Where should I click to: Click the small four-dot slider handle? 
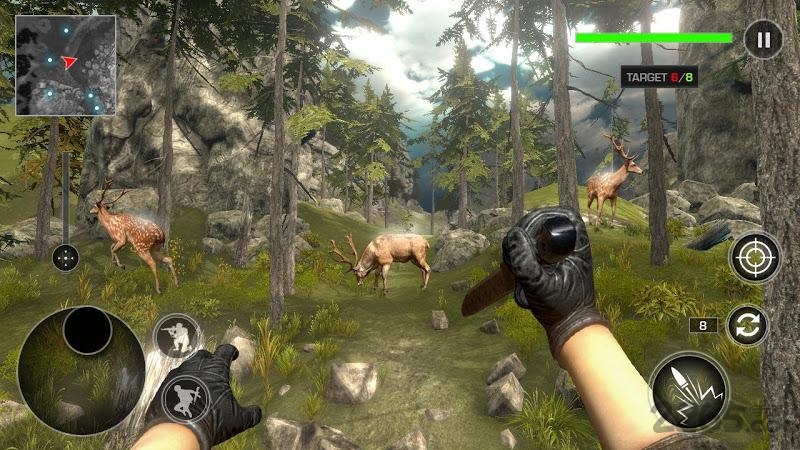click(65, 258)
